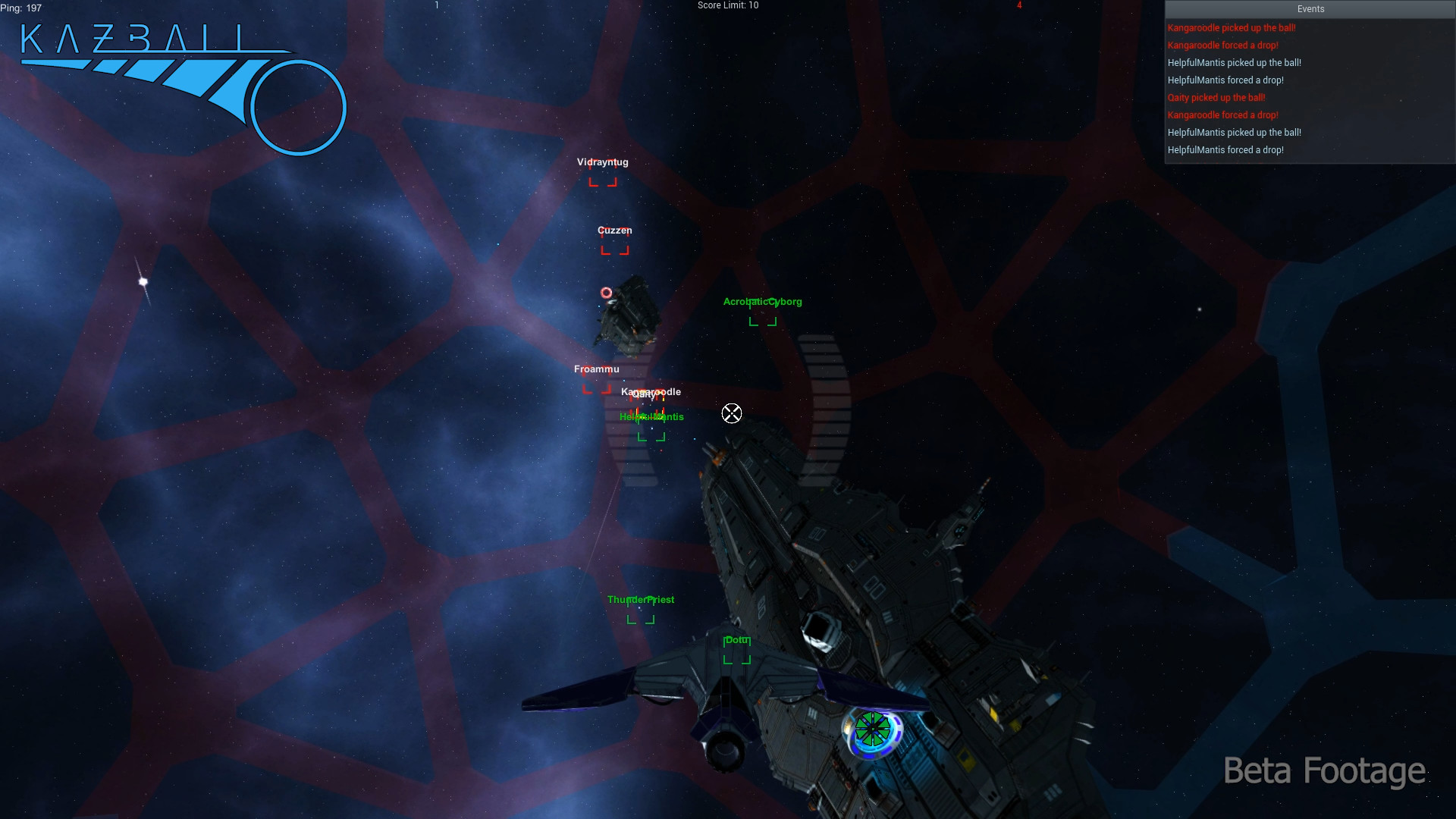The height and width of the screenshot is (819, 1456).
Task: Select the crosshair reticle at screen center
Action: click(731, 413)
